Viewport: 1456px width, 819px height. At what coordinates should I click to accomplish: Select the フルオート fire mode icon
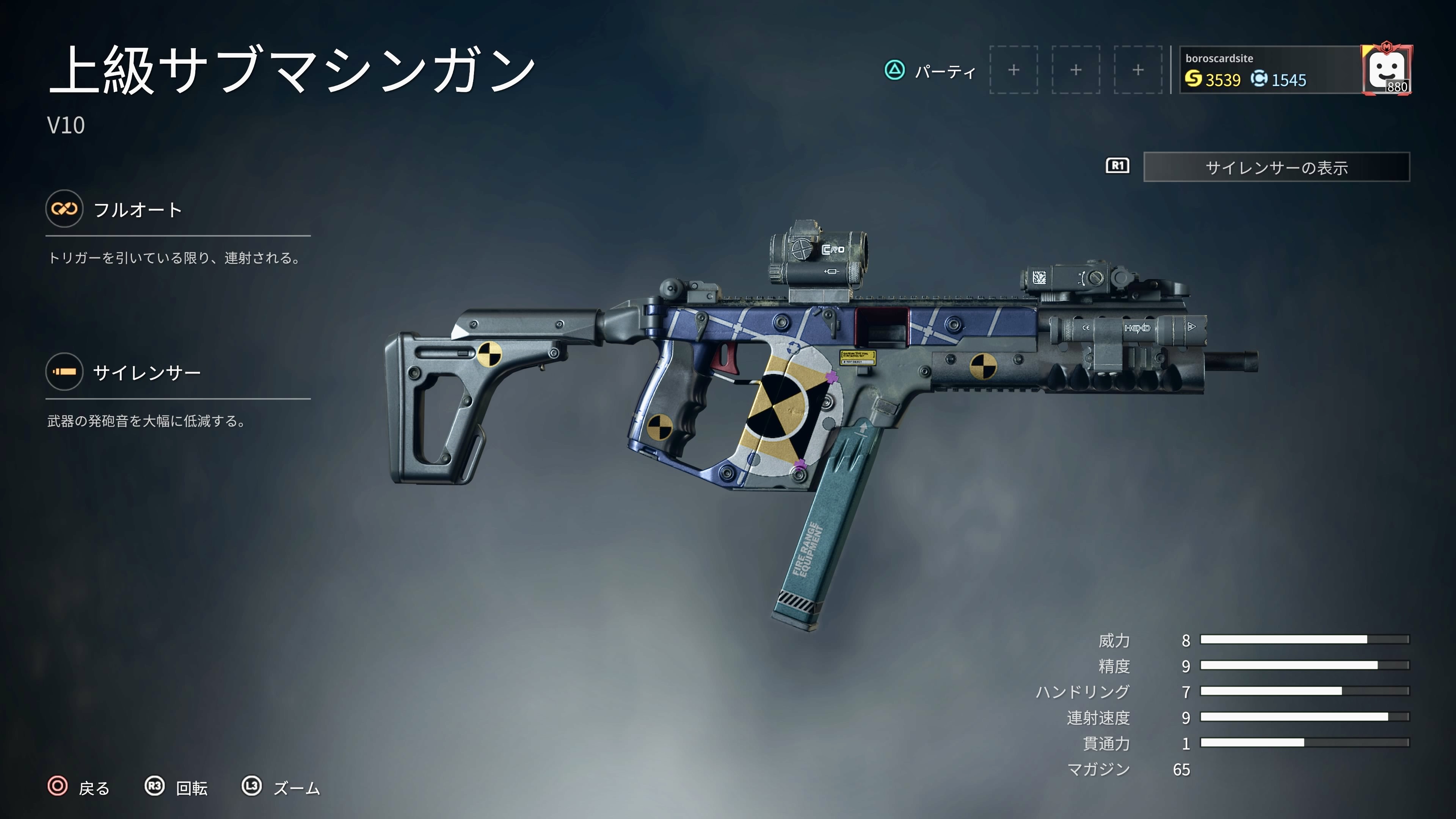(64, 209)
